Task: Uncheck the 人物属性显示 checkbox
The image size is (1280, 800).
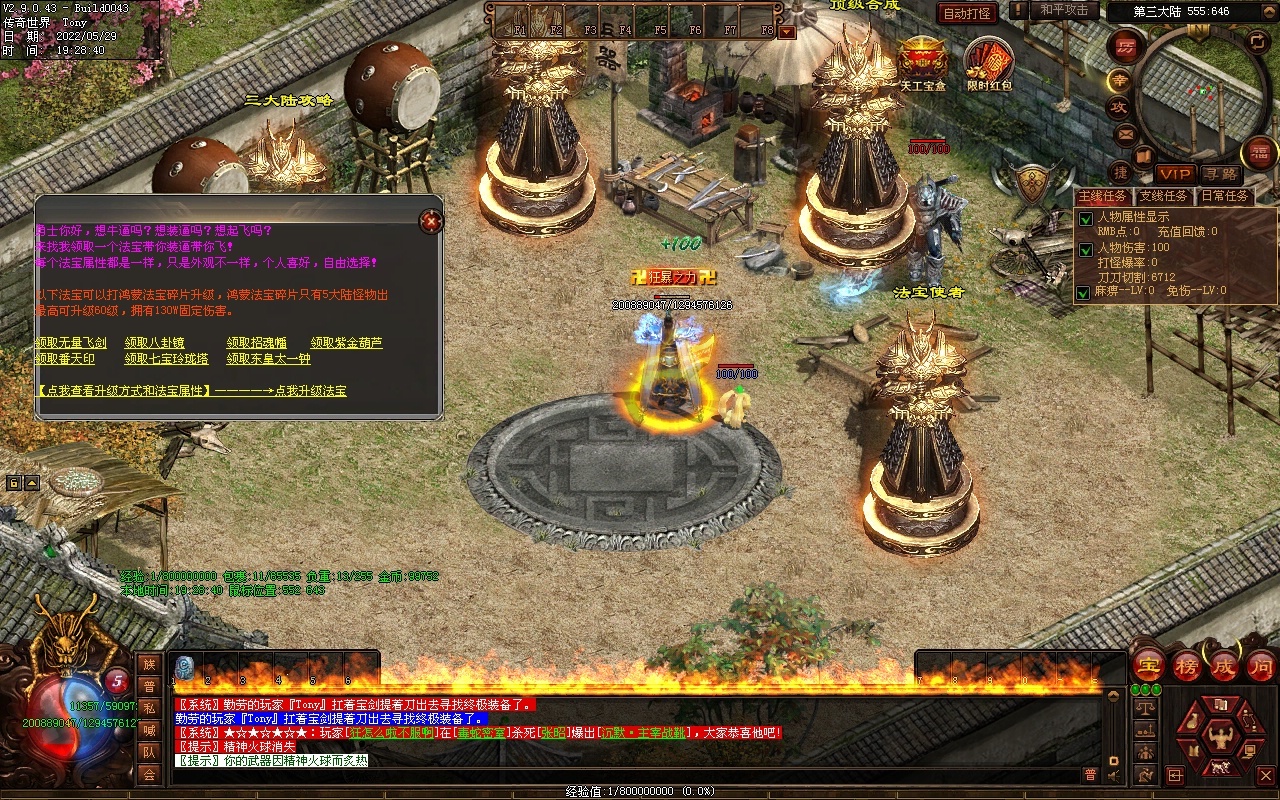Action: 1085,219
